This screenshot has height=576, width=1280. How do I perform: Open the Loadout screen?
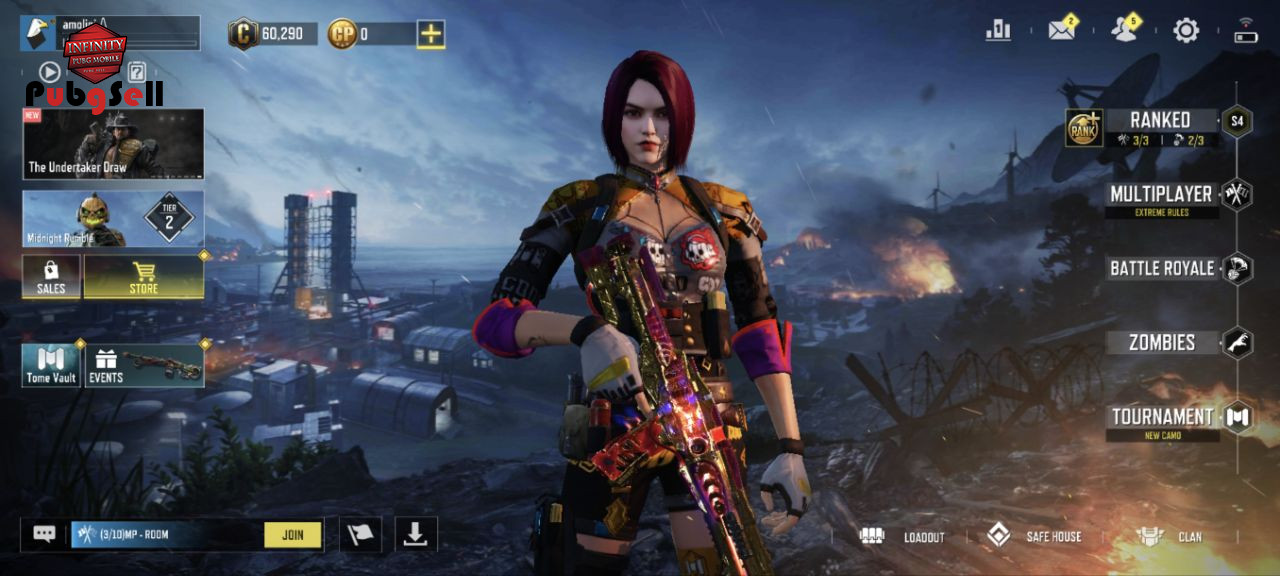[903, 536]
